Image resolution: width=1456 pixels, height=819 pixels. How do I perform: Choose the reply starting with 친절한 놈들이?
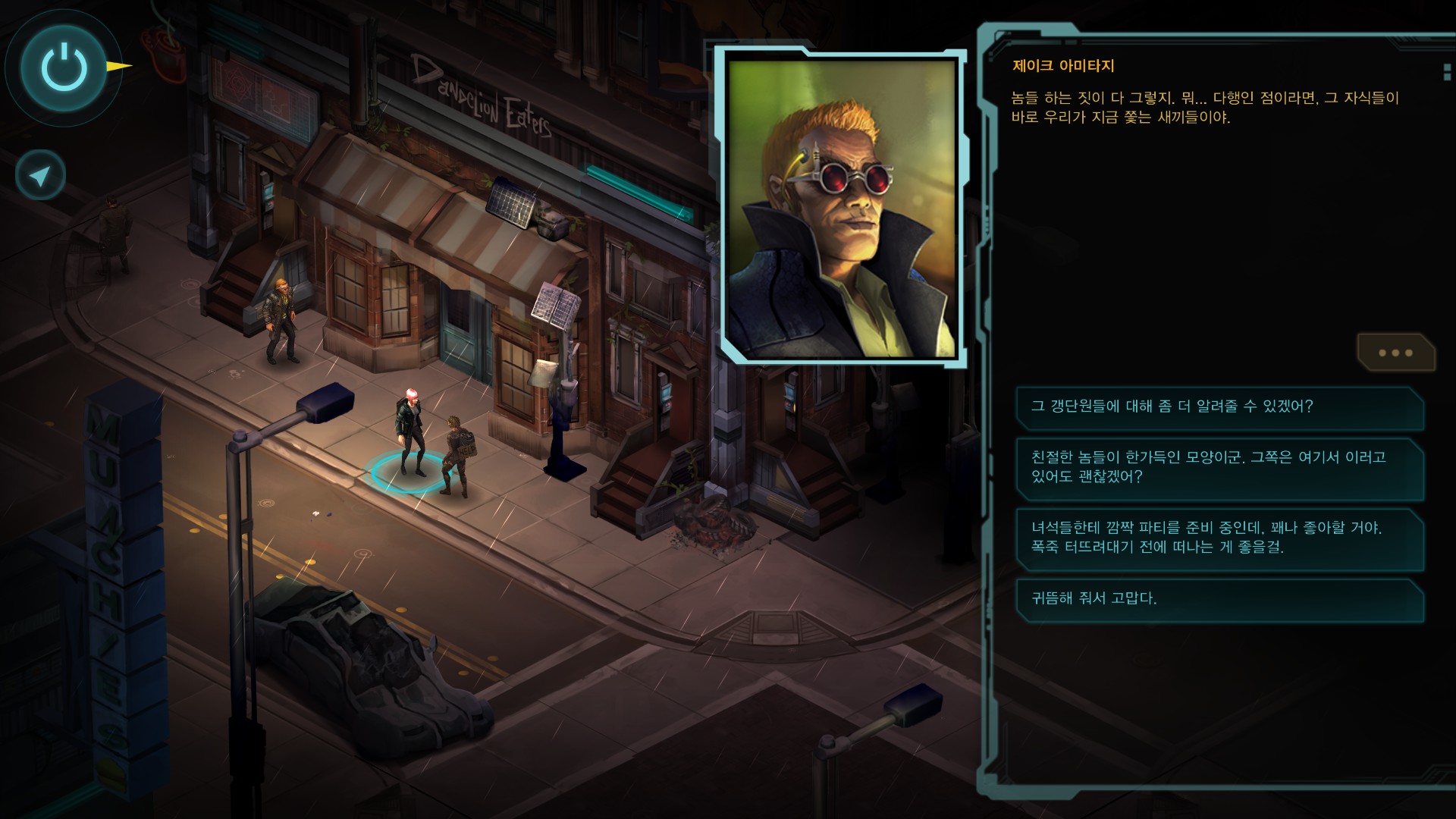click(x=1219, y=467)
